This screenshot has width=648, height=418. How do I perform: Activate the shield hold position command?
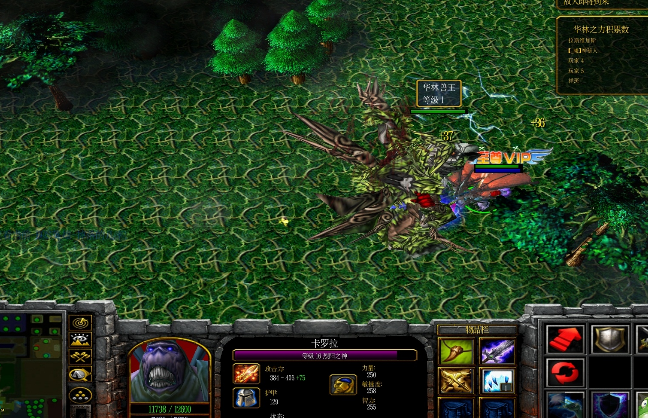[x=607, y=341]
